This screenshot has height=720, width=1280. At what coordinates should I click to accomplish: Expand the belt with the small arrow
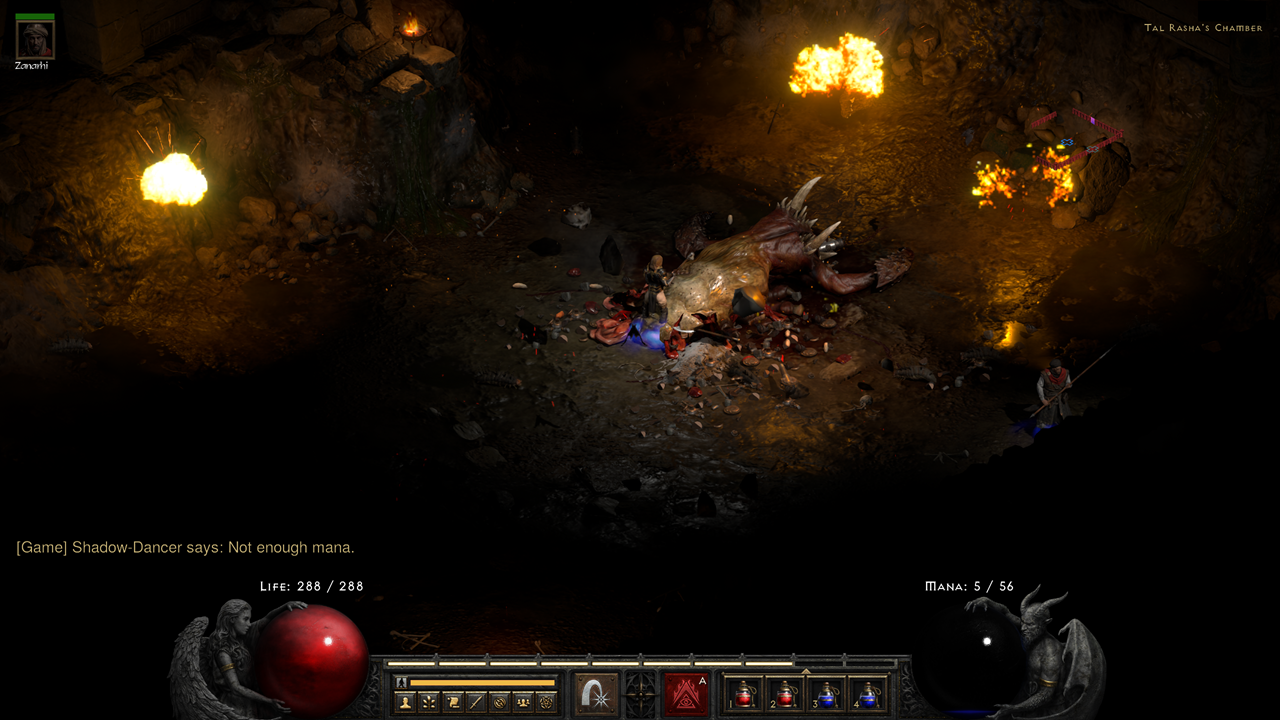(x=806, y=671)
